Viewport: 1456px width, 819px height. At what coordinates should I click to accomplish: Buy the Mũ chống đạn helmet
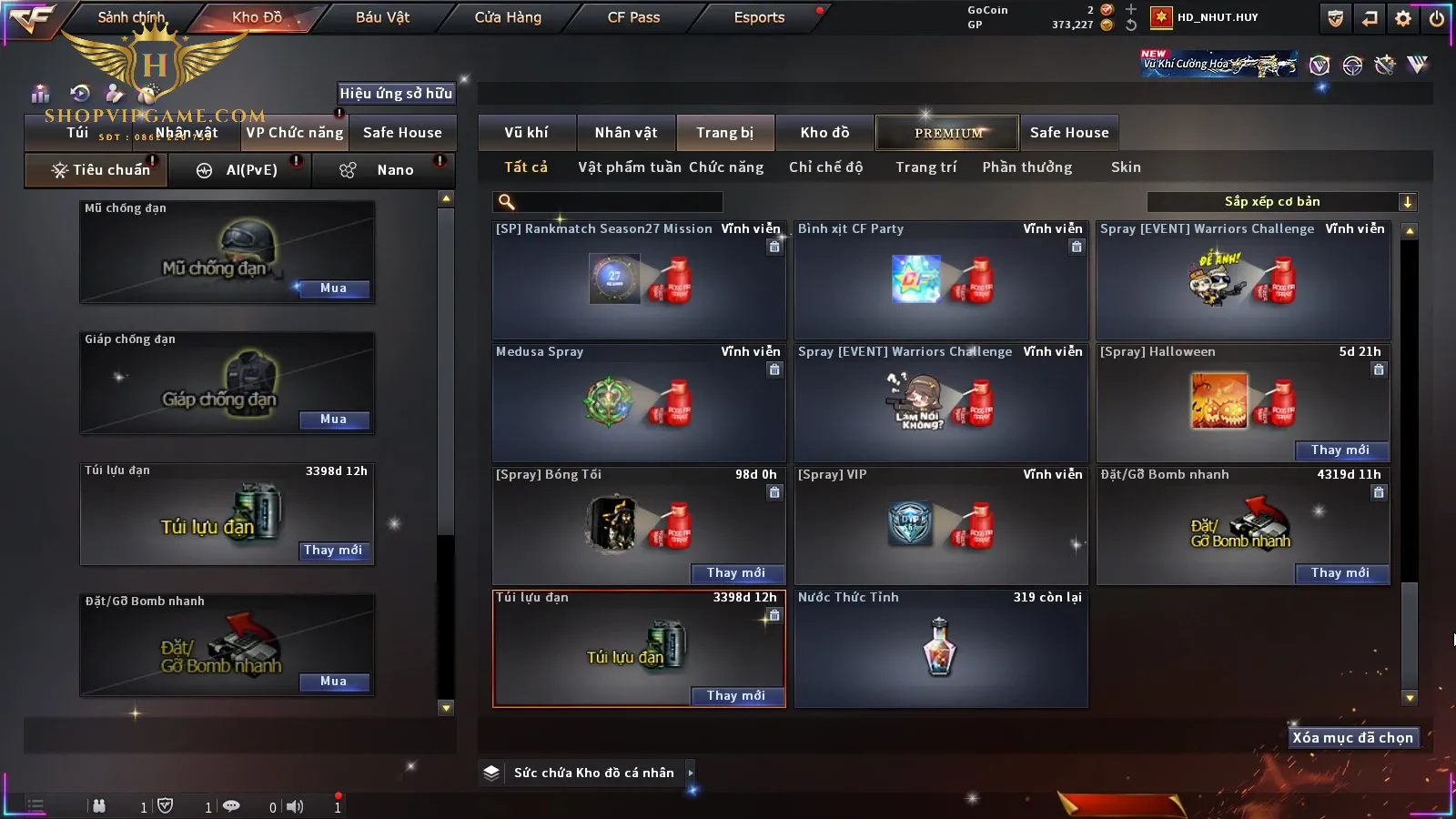pyautogui.click(x=333, y=288)
